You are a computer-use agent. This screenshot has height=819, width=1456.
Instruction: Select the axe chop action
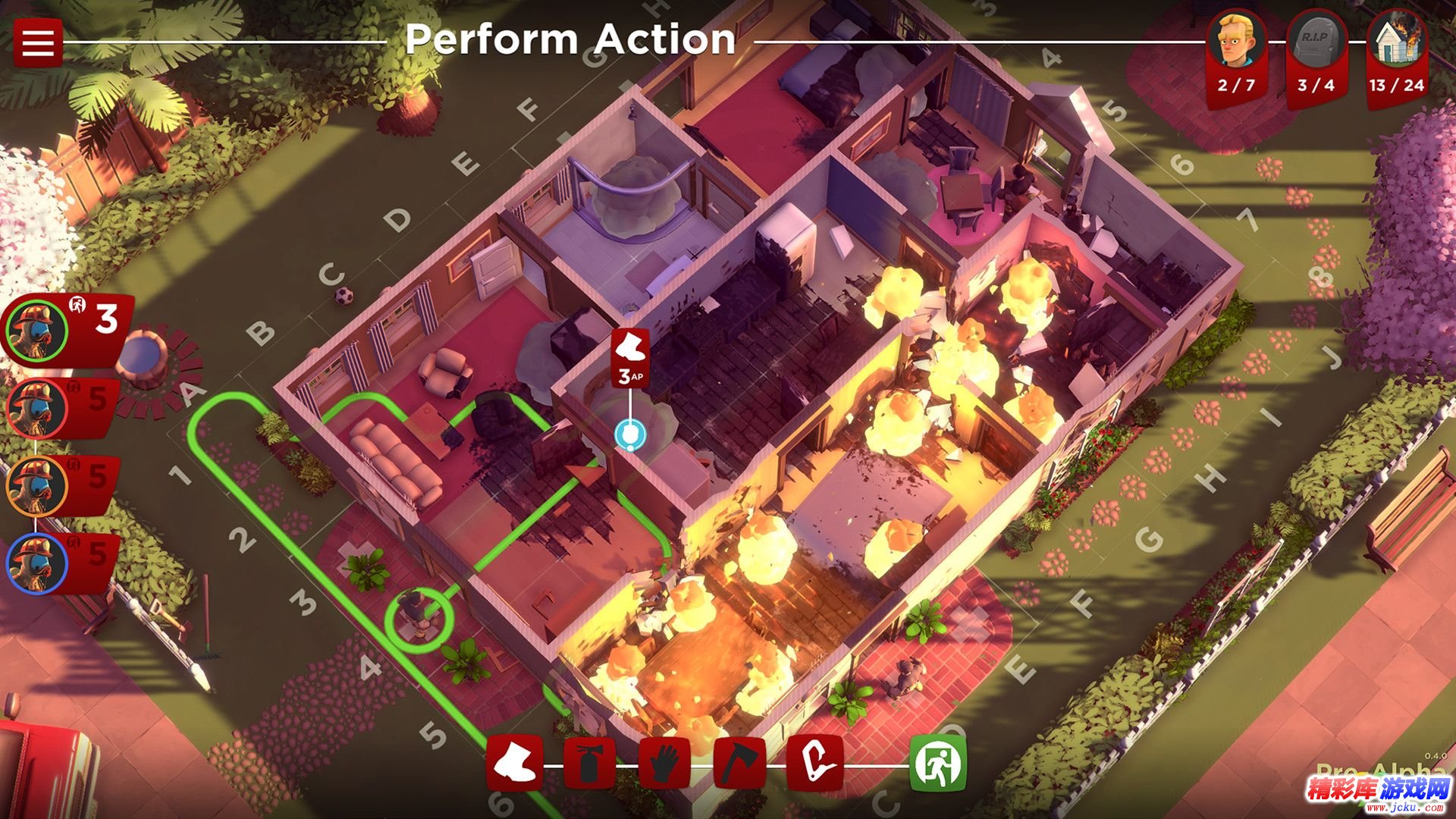pyautogui.click(x=739, y=763)
